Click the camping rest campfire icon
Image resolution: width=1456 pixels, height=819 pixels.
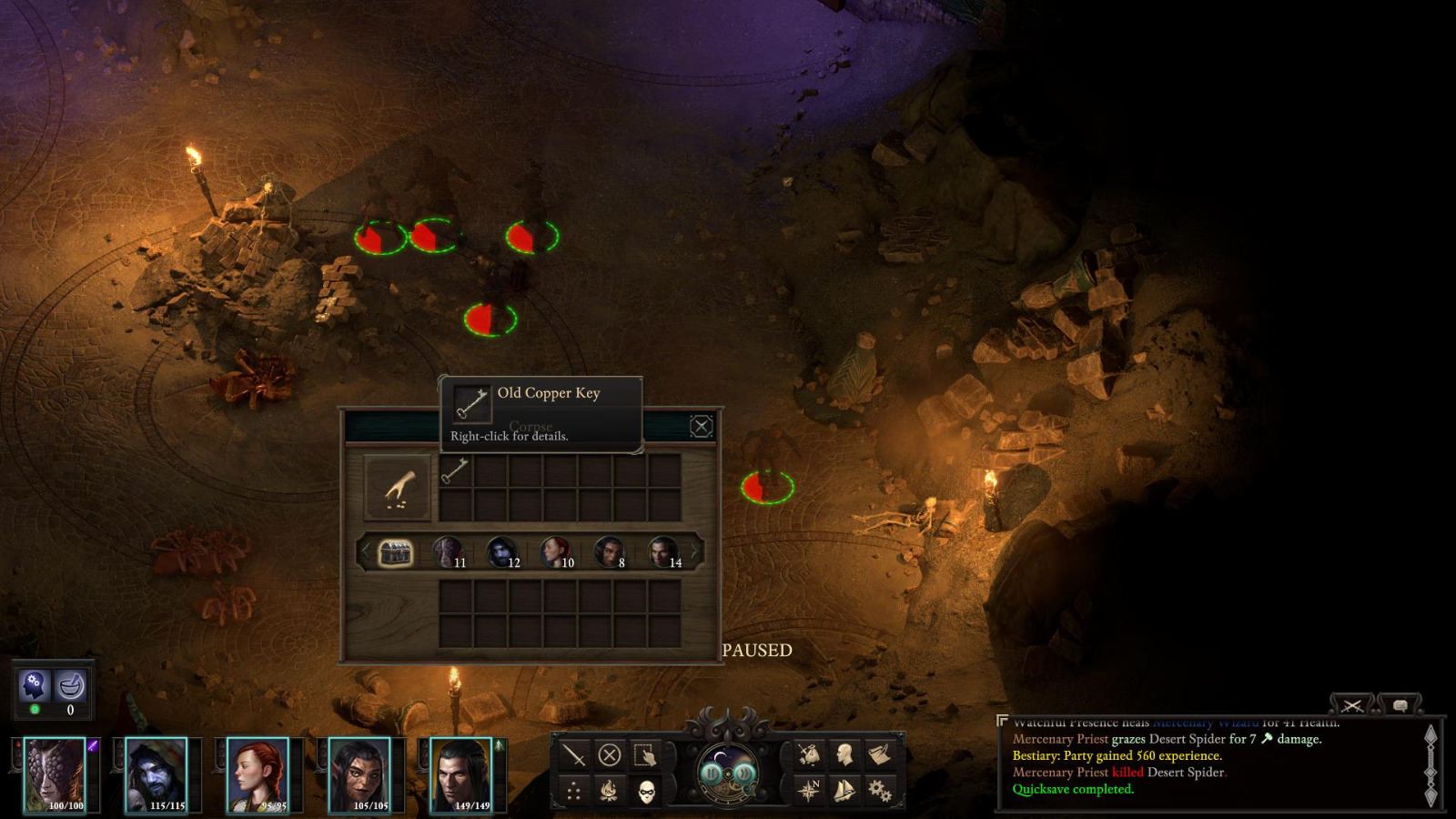pos(609,790)
